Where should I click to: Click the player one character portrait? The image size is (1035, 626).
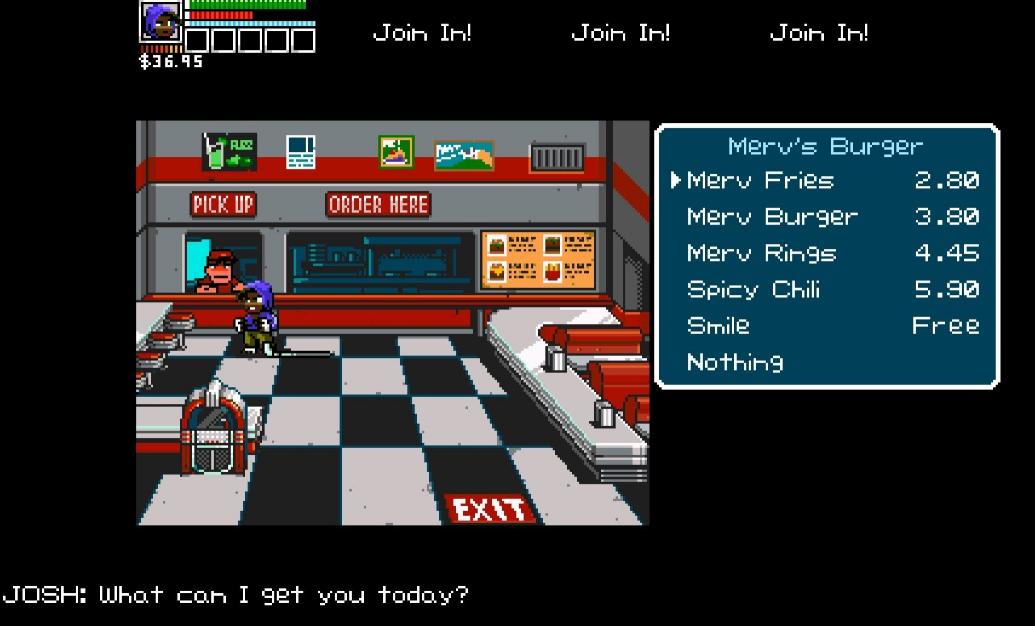pyautogui.click(x=160, y=22)
